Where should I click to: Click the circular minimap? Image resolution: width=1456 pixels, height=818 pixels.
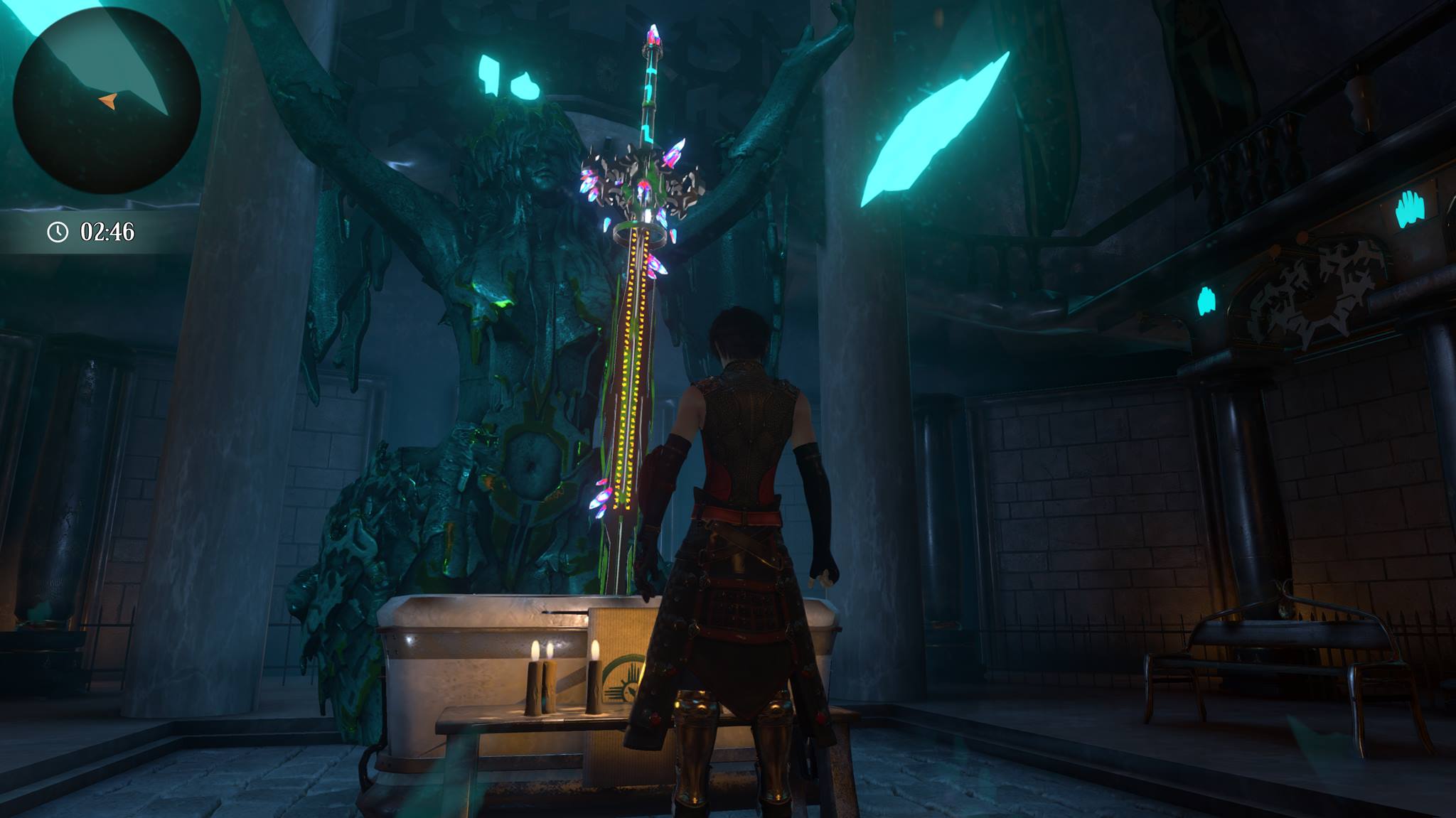click(107, 99)
